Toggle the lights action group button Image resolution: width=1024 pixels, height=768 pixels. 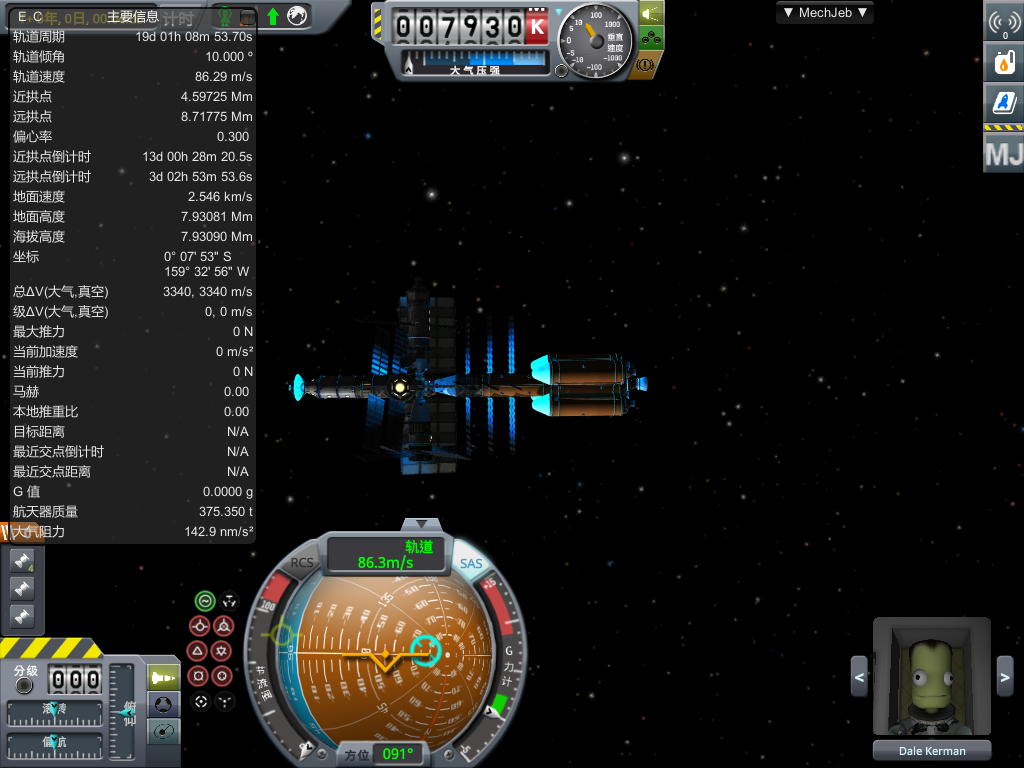(649, 14)
